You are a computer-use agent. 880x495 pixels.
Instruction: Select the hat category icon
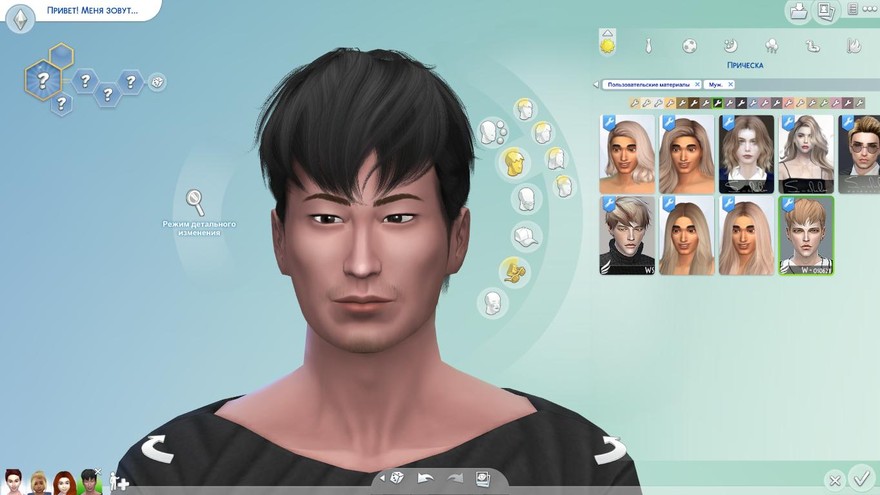pos(526,238)
